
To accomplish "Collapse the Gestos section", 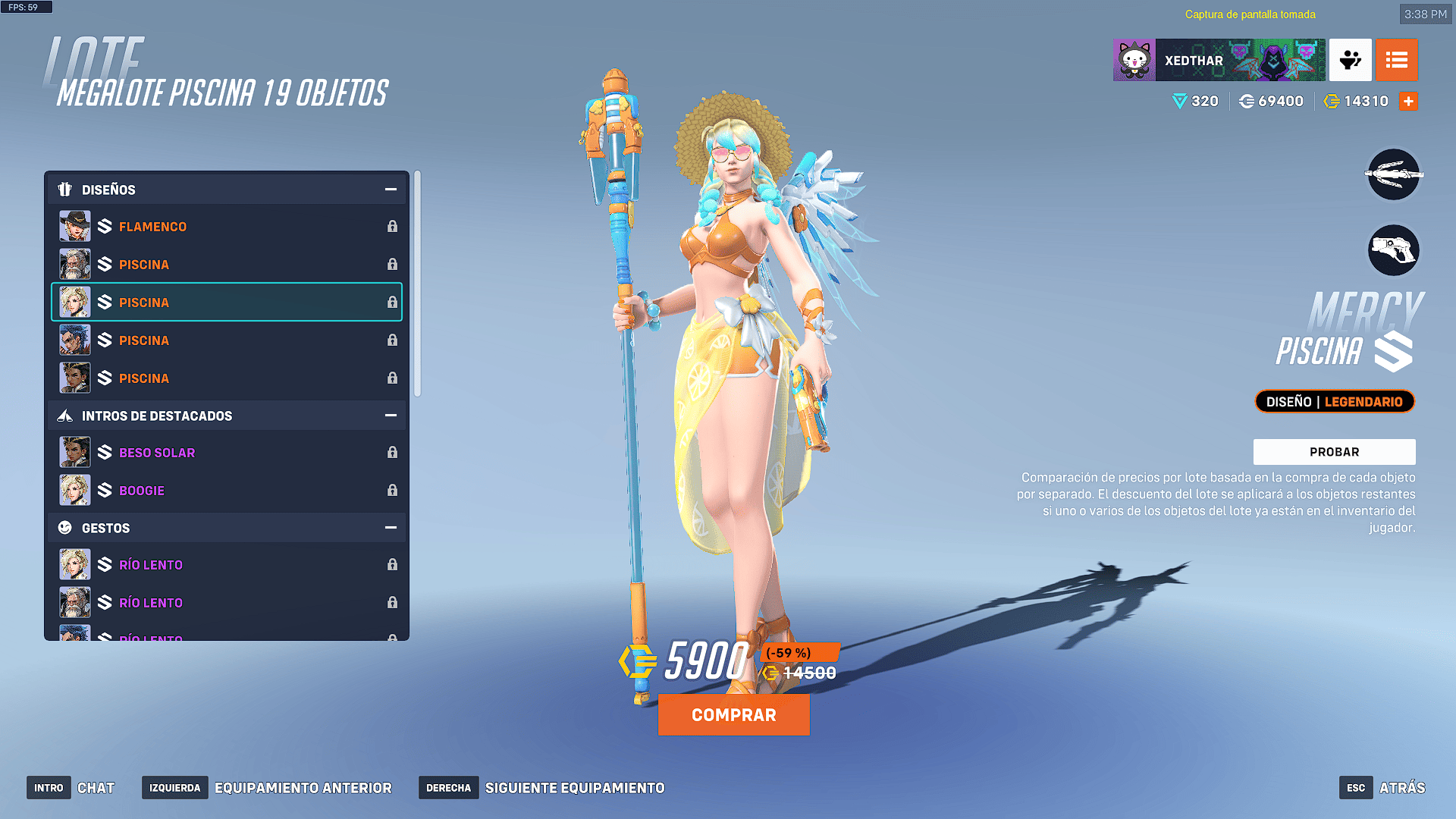I will tap(391, 528).
